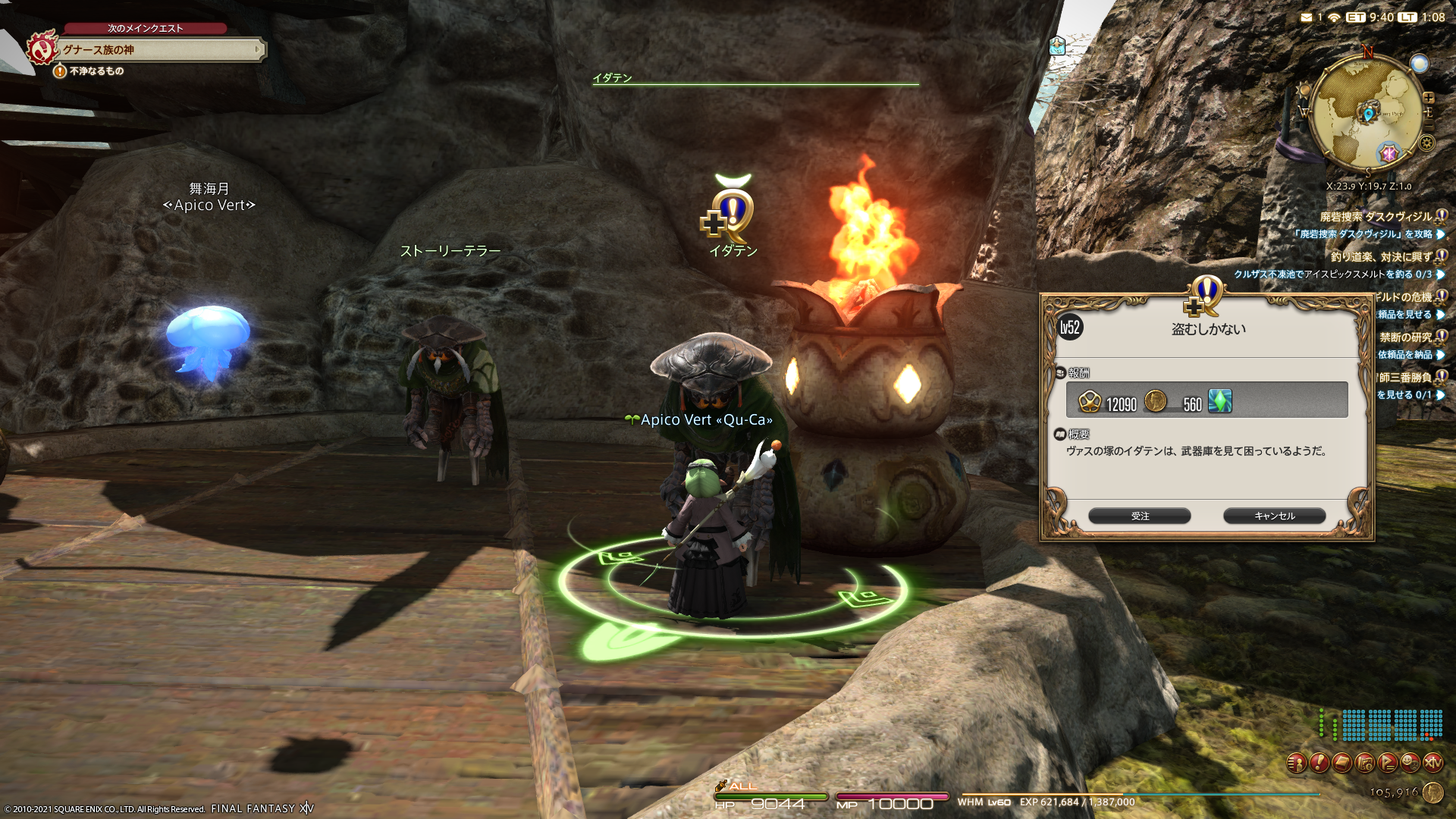Click the weather icon beside the minimap
The width and height of the screenshot is (1456, 819).
pos(1419,64)
